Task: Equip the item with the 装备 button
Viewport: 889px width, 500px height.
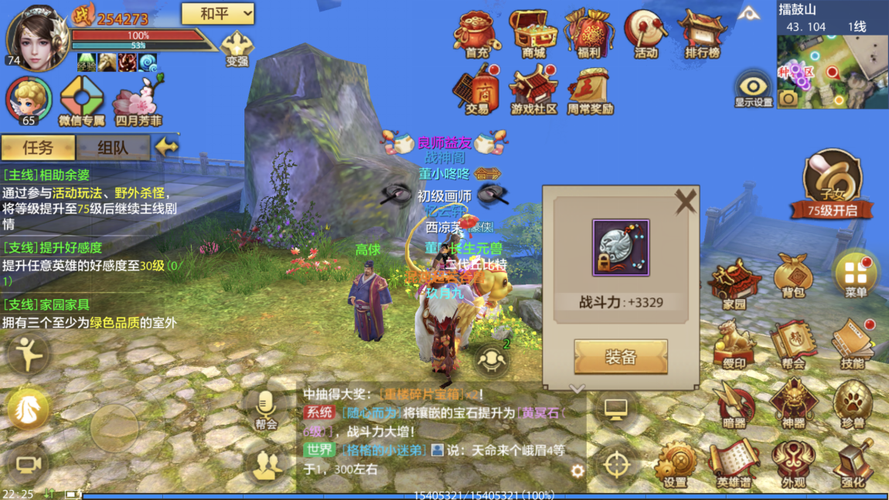Action: click(x=620, y=357)
